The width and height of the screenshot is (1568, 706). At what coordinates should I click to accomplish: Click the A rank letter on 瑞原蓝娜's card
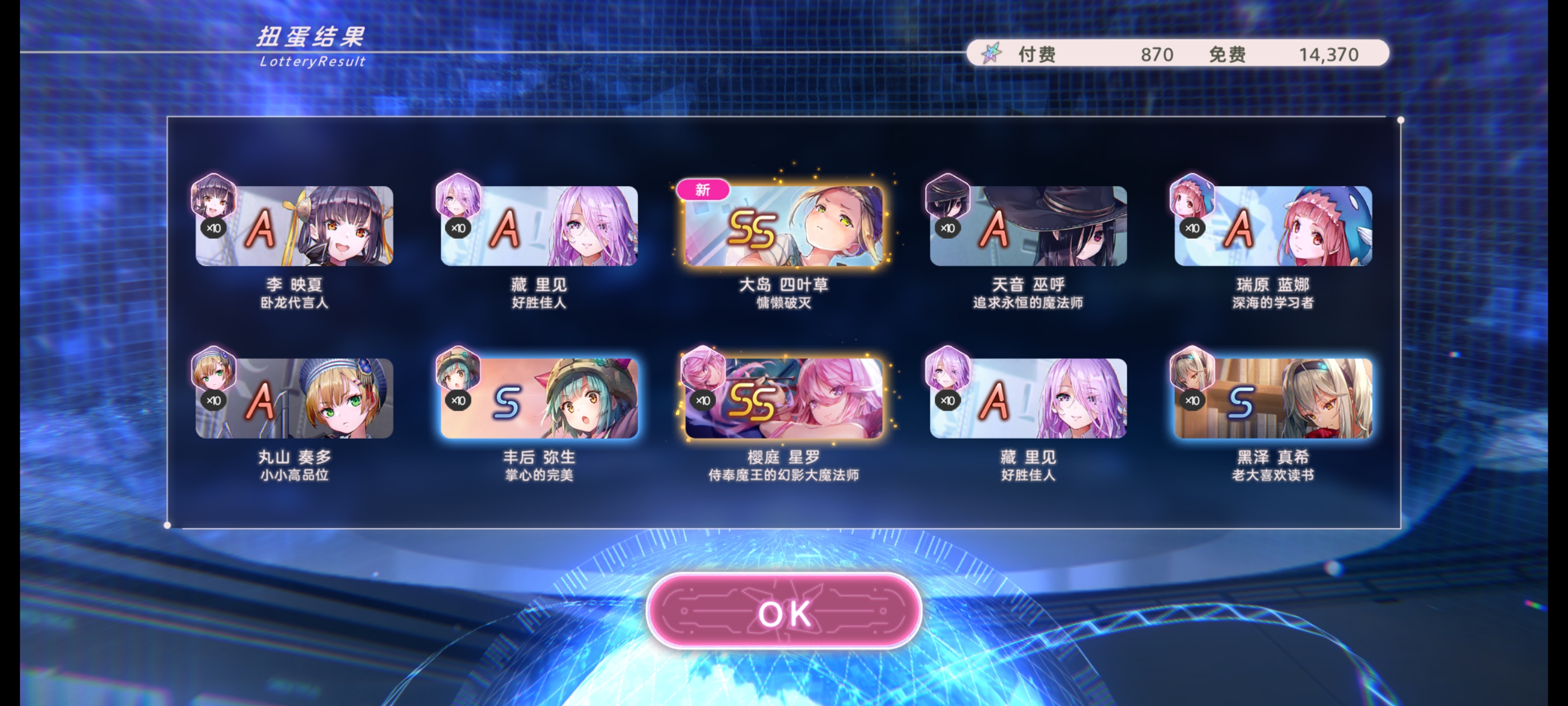(1238, 228)
